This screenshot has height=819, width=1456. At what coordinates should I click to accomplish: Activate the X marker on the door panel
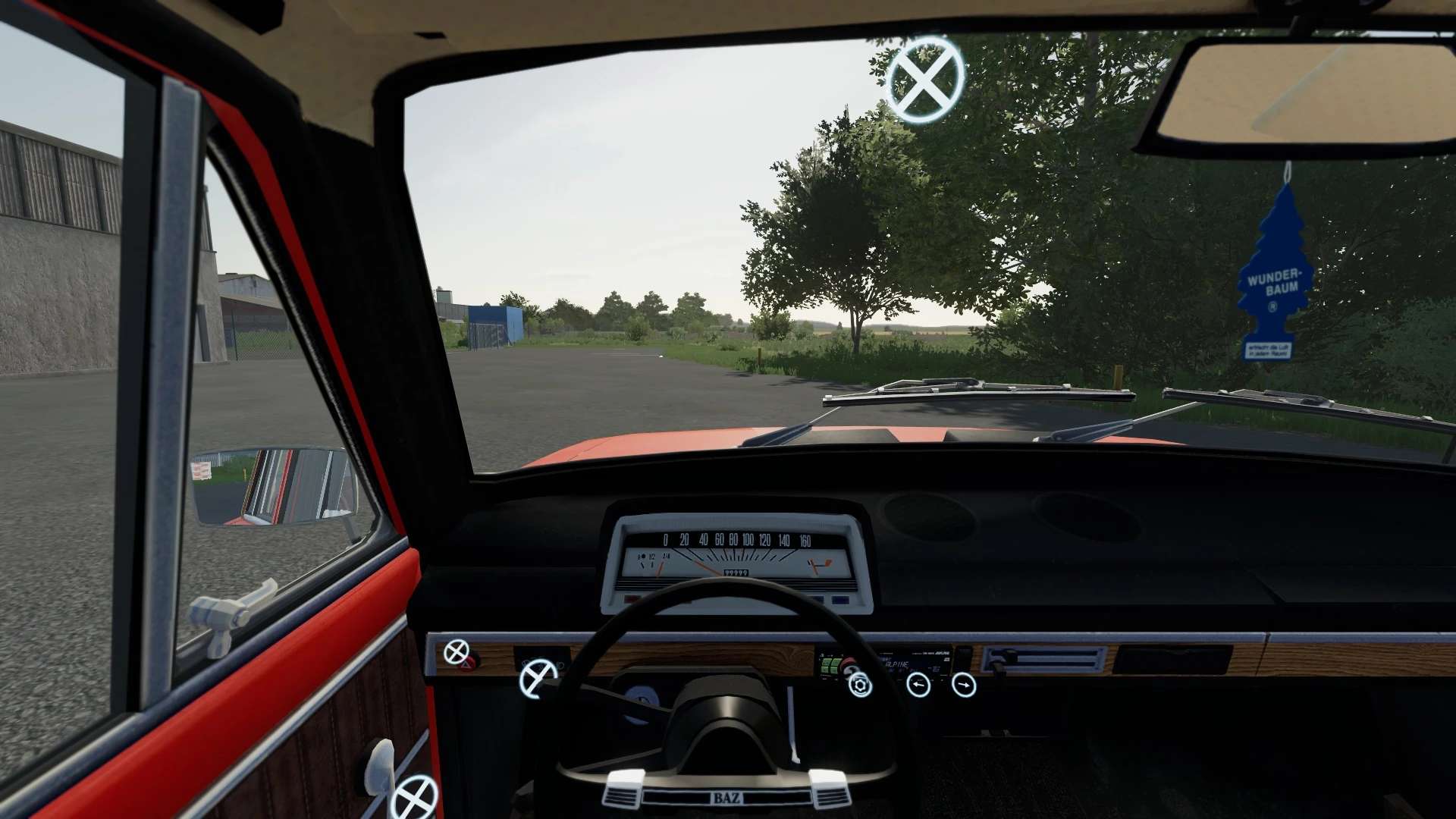(x=415, y=796)
